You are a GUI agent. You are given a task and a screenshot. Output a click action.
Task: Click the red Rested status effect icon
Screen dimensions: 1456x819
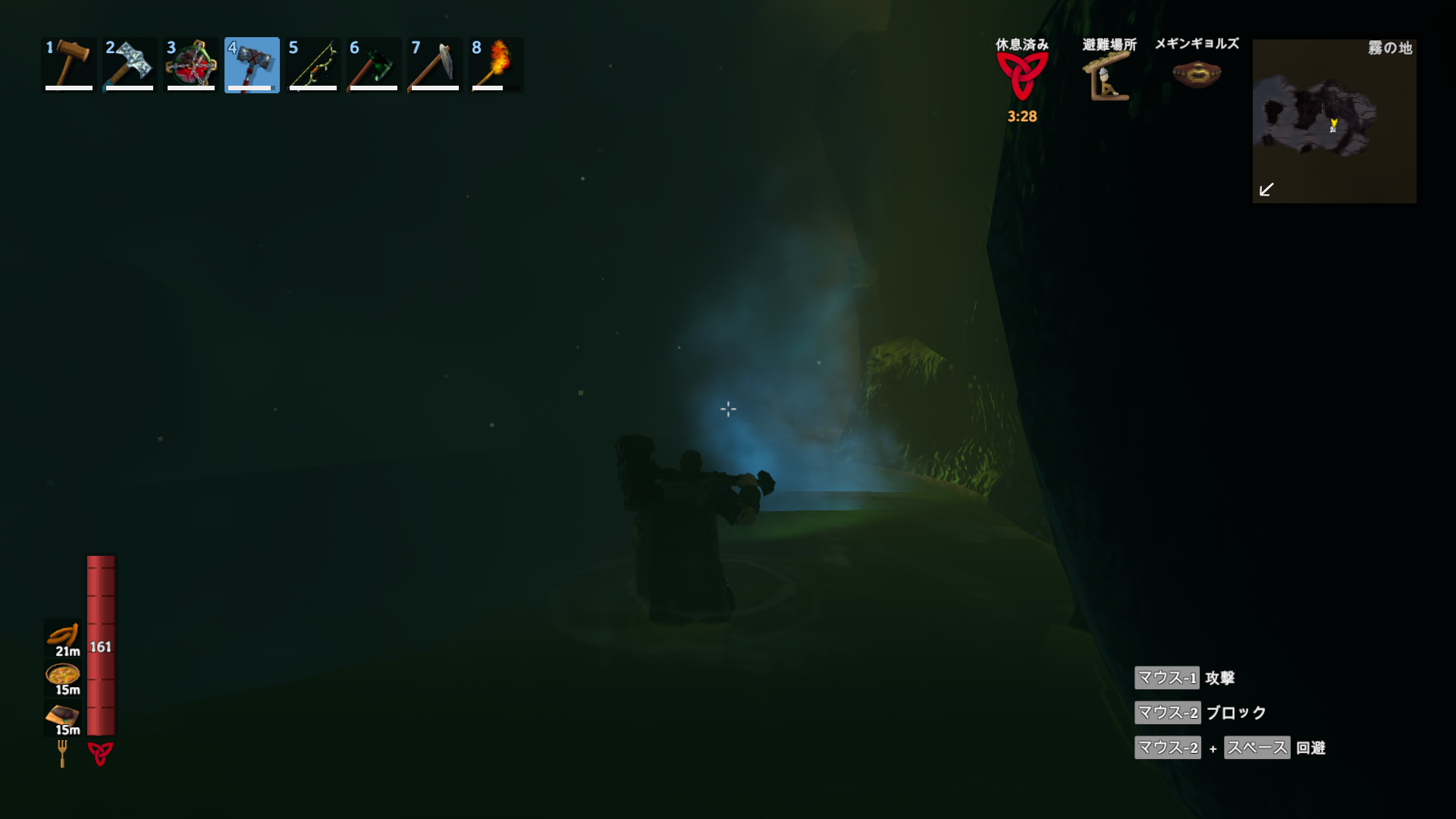[1022, 76]
